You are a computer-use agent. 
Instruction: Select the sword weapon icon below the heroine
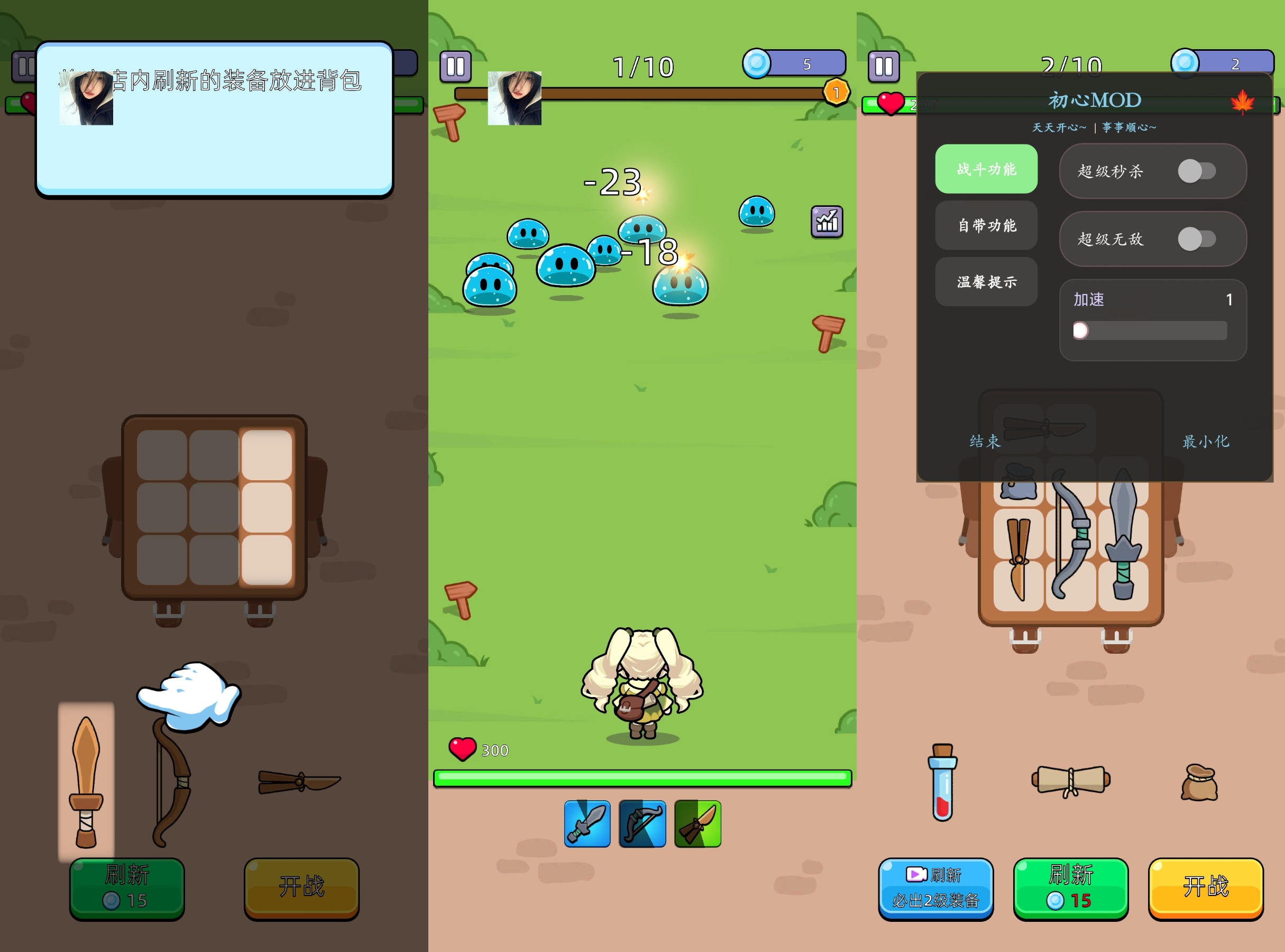586,825
